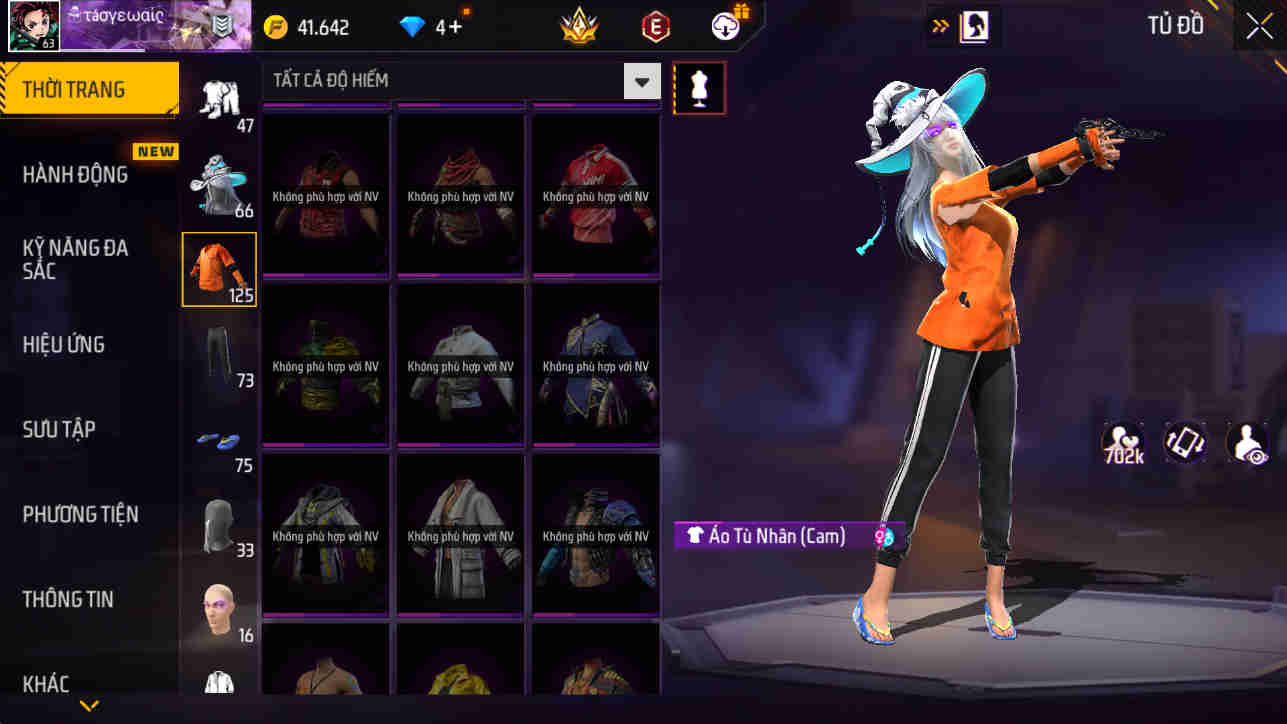Open the HIỆU ỨNG menu item
The image size is (1287, 724).
[x=88, y=344]
